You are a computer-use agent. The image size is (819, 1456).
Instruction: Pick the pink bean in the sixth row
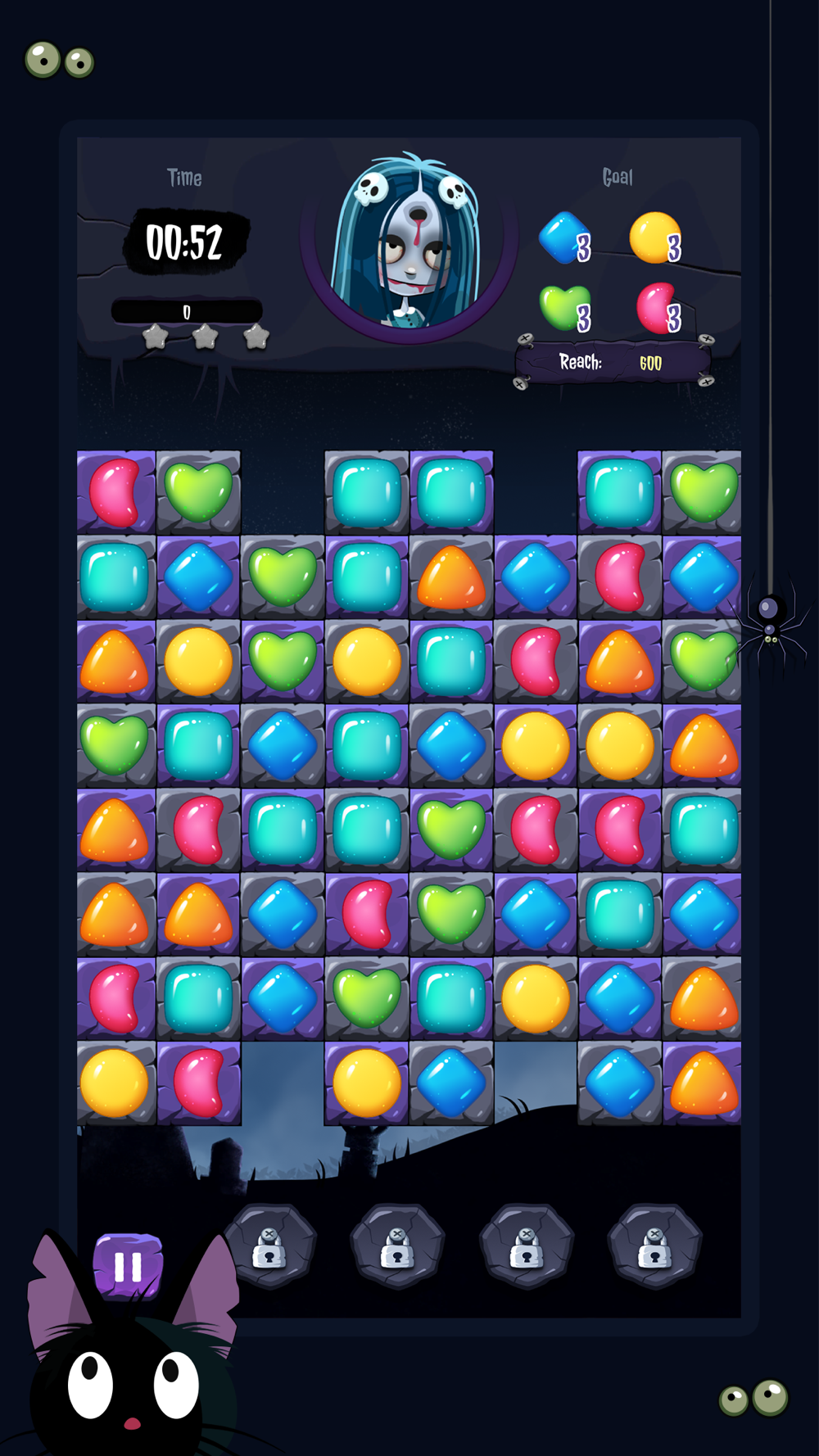coord(367,915)
